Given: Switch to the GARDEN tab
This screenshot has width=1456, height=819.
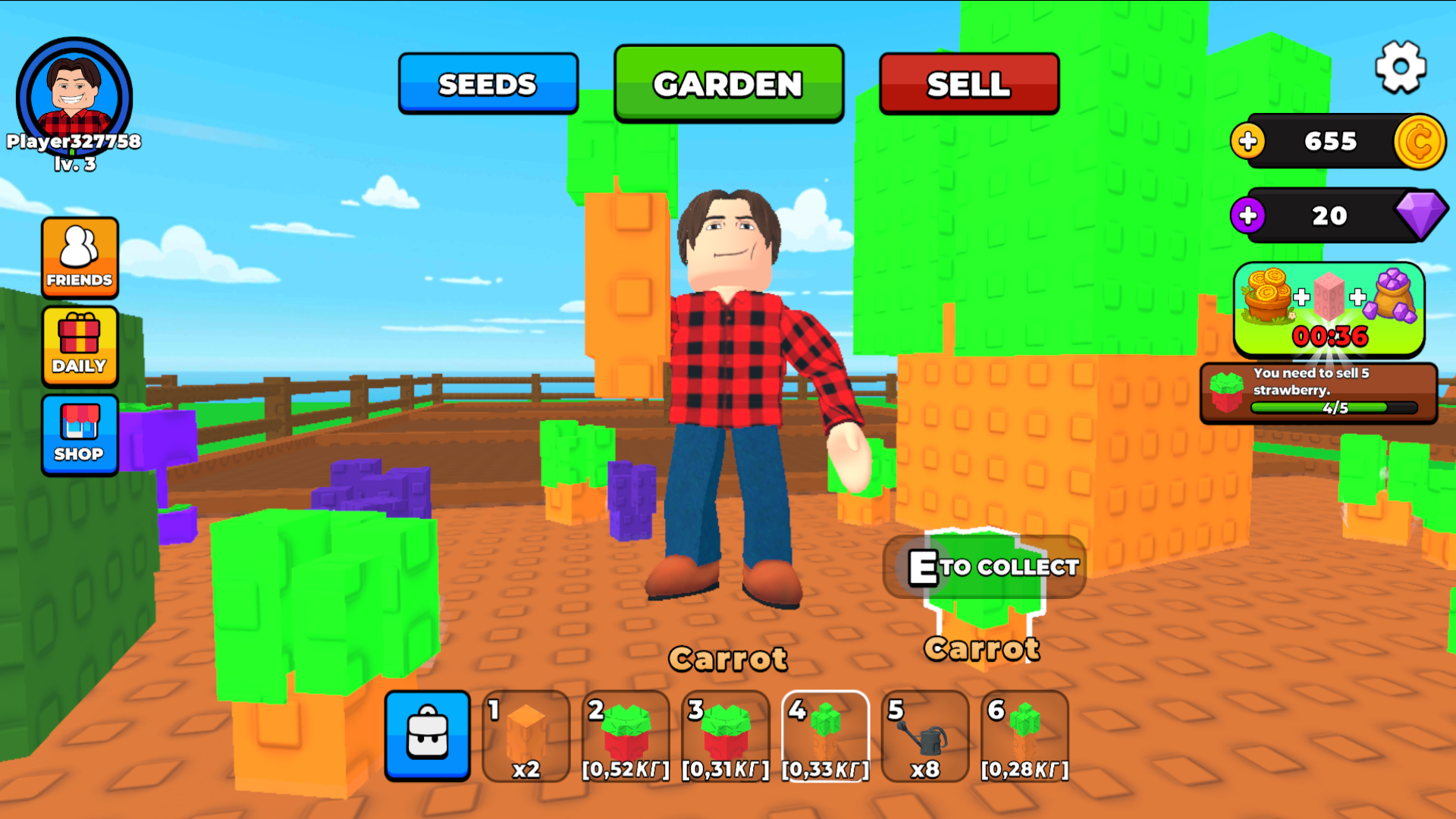Looking at the screenshot, I should click(728, 83).
